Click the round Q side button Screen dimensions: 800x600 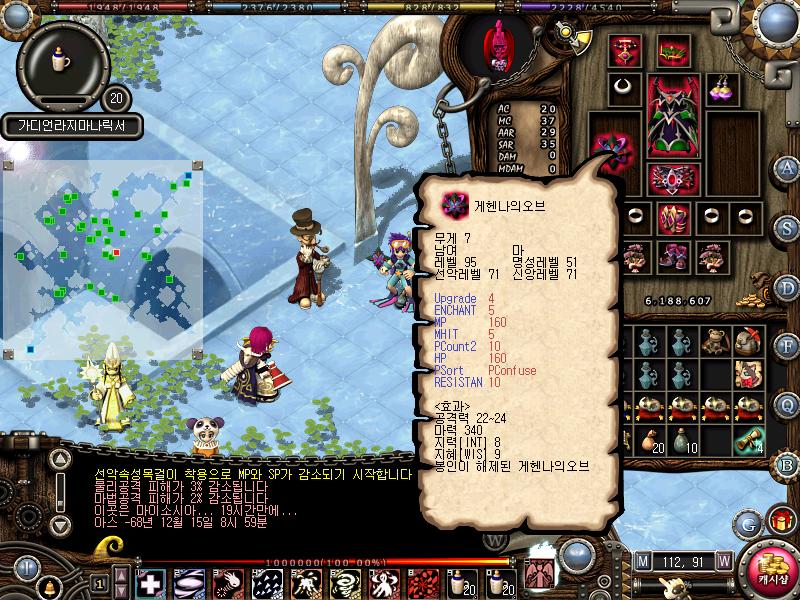[x=788, y=405]
